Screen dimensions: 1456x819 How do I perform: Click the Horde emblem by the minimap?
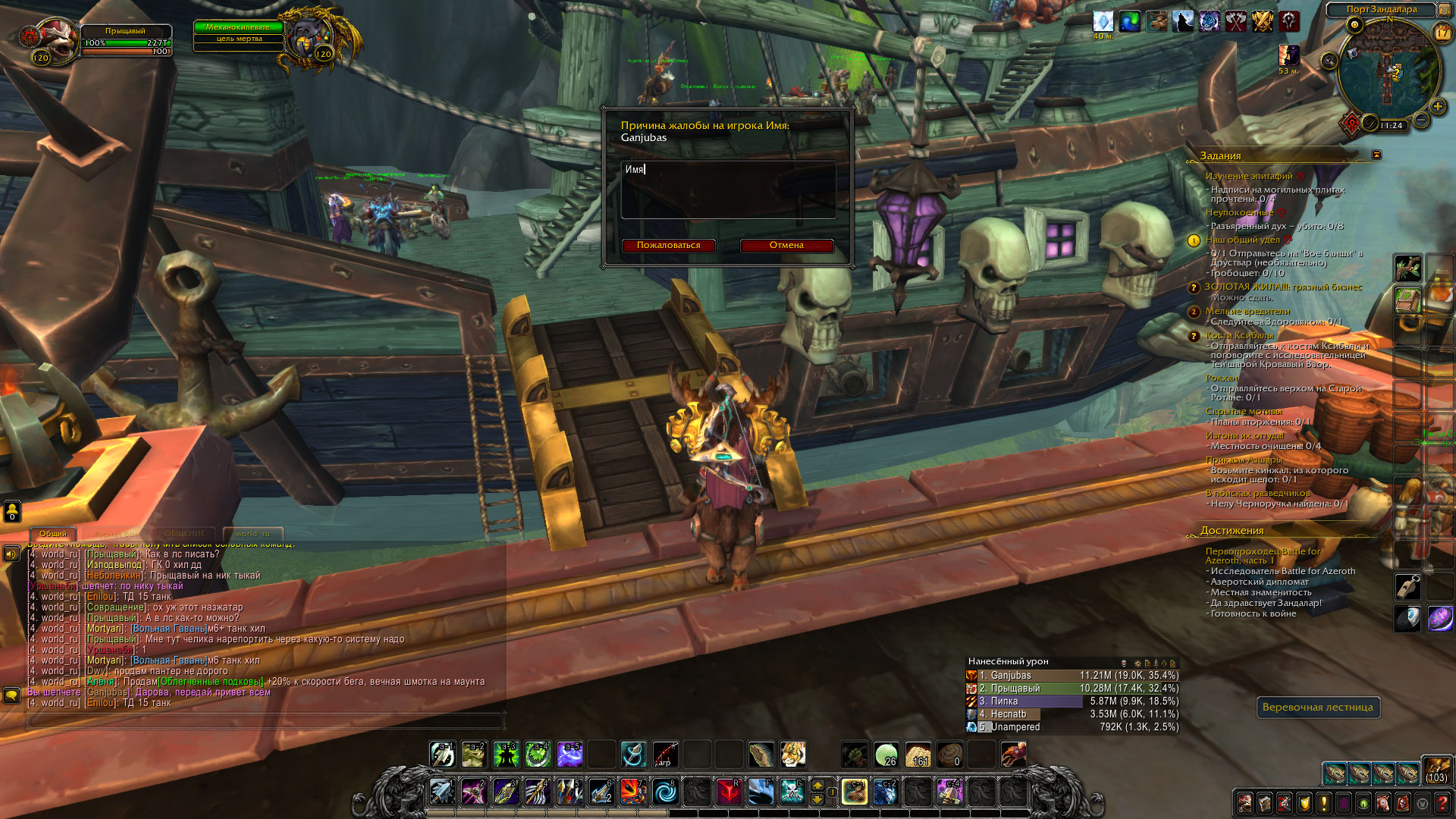coord(1351,123)
